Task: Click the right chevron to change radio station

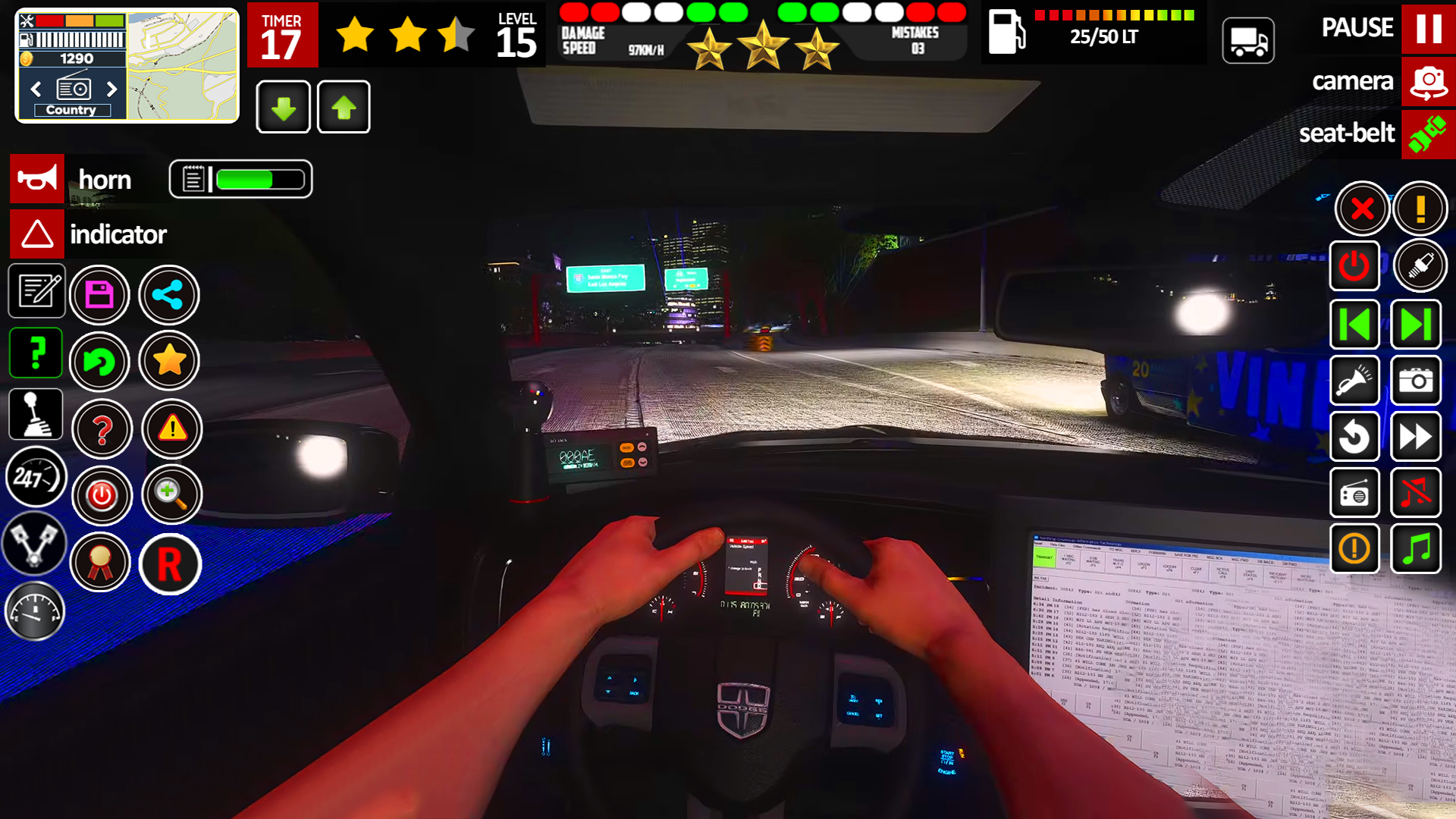Action: pos(112,89)
